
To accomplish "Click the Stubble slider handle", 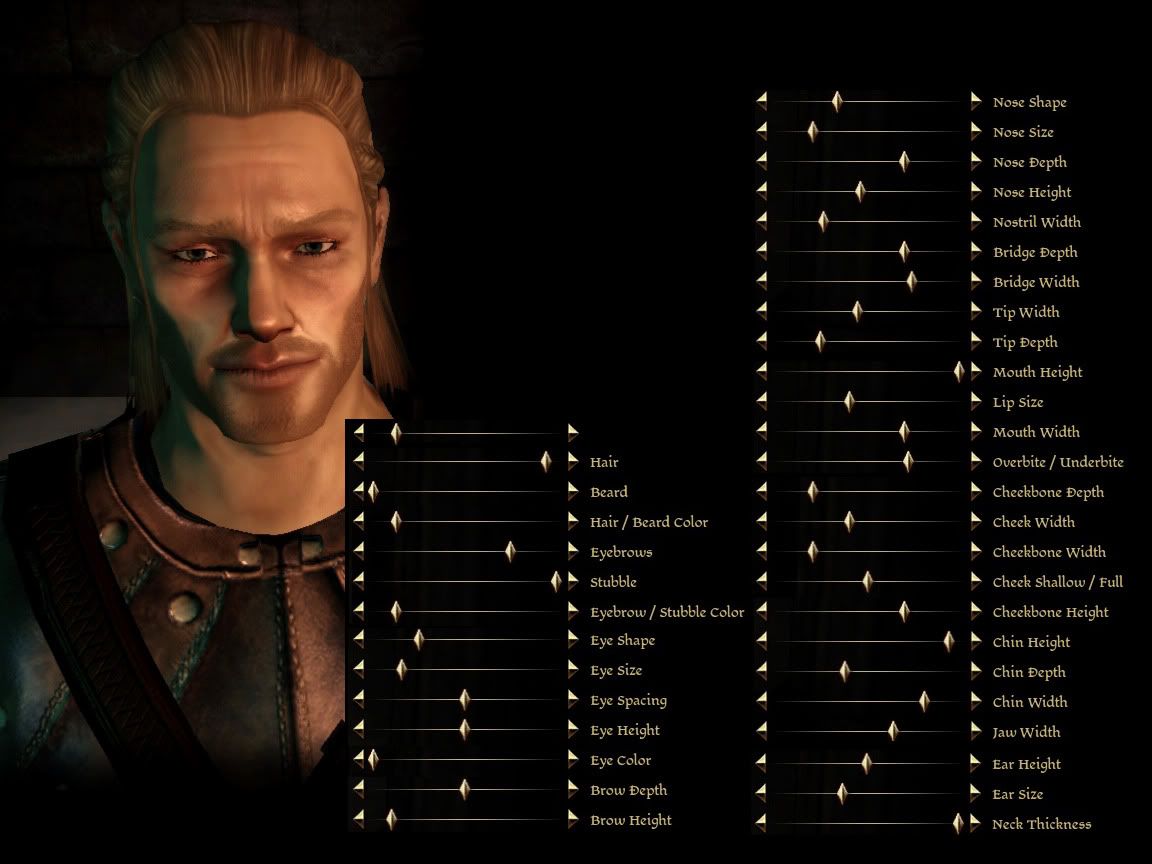I will pos(556,581).
